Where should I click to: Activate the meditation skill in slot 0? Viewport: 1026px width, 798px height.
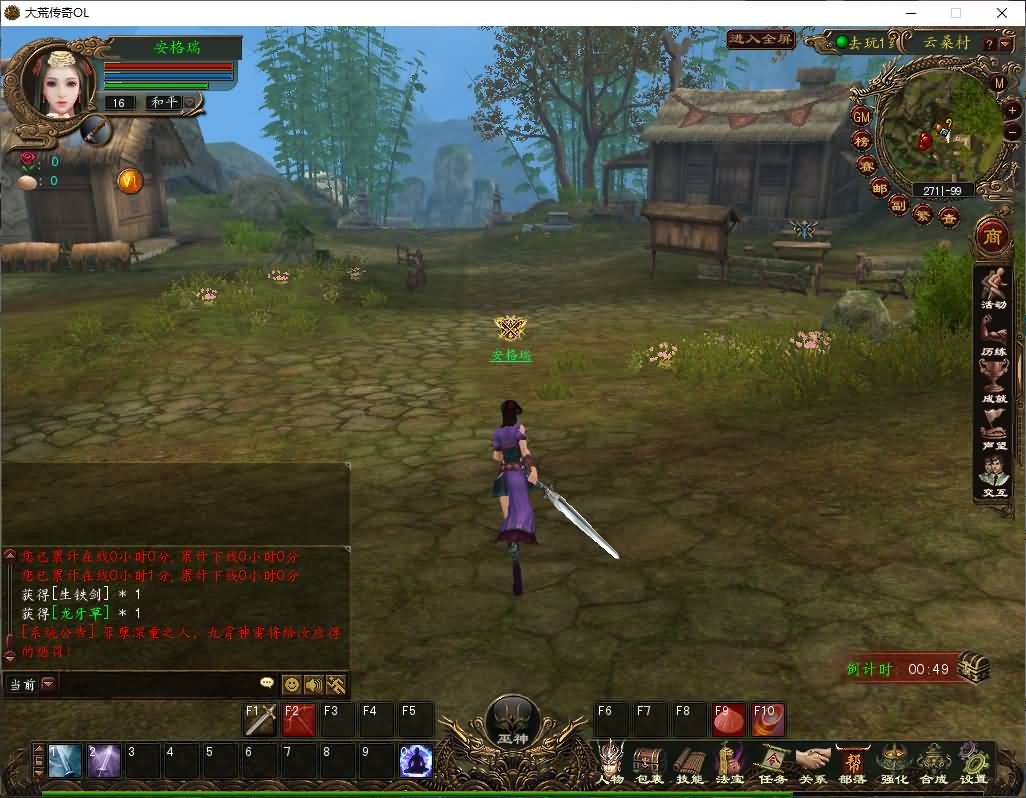point(415,762)
